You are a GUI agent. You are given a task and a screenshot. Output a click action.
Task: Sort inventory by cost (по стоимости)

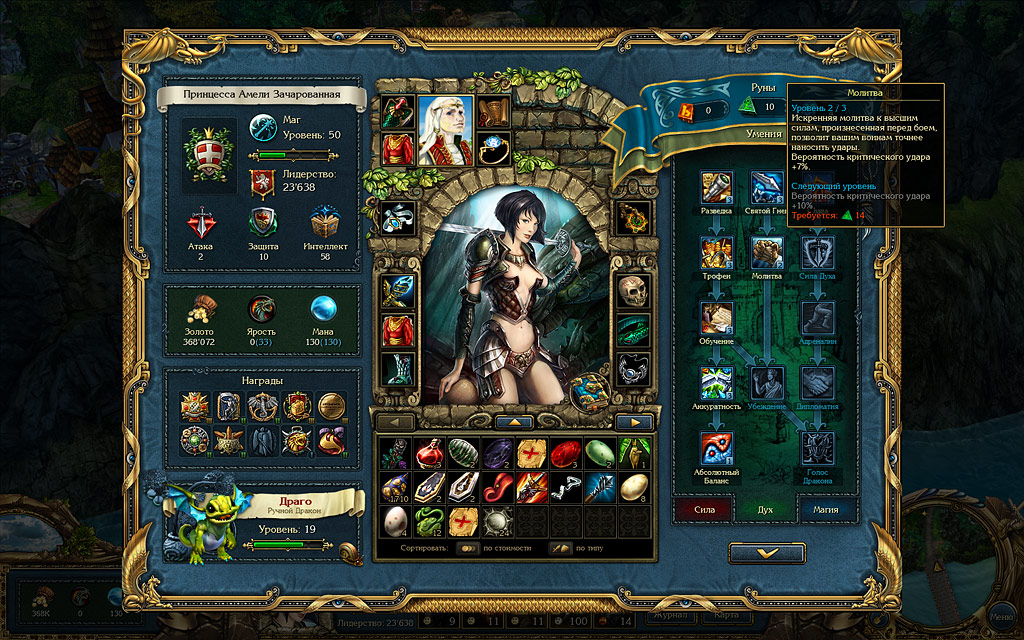click(x=468, y=548)
